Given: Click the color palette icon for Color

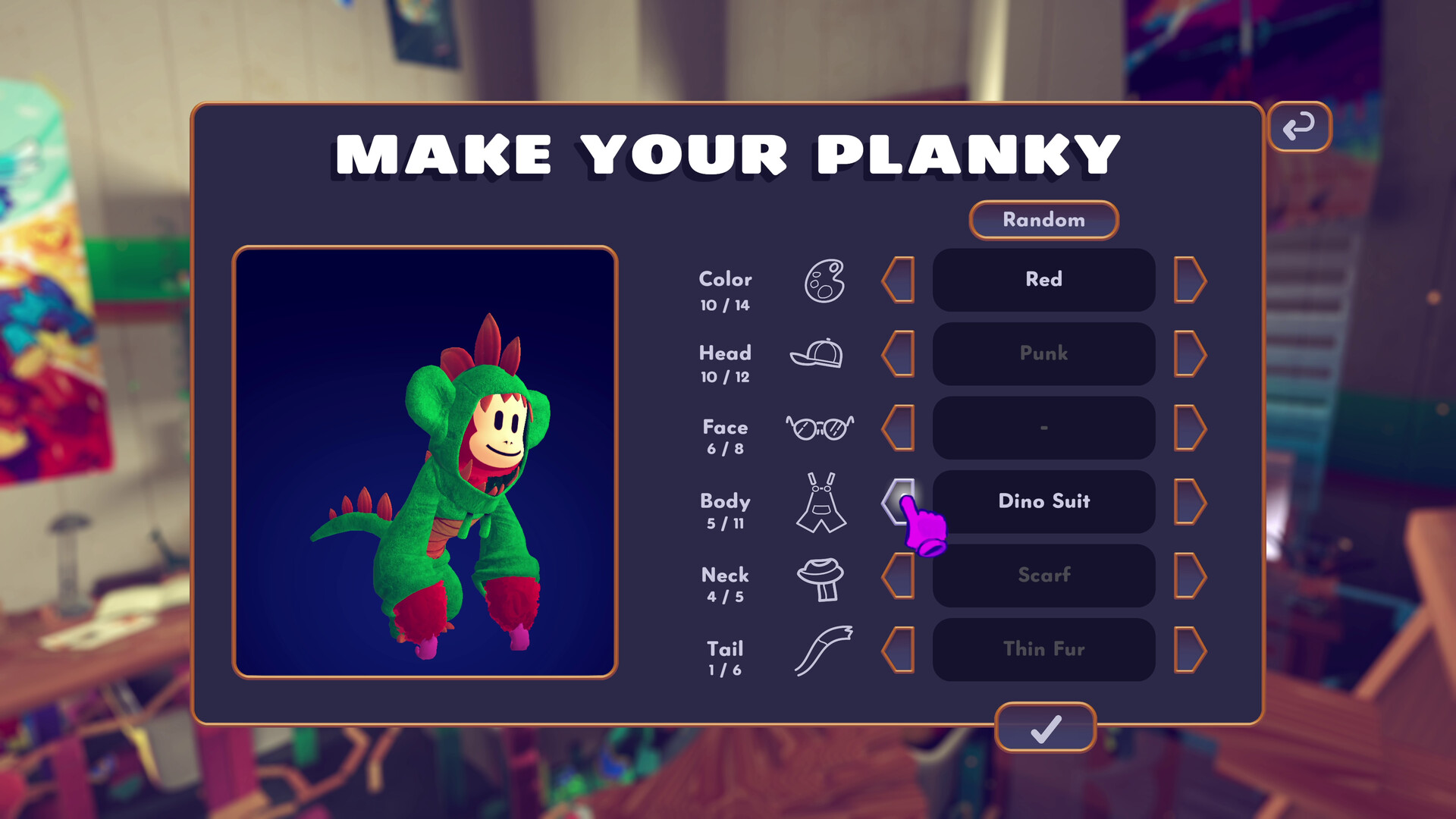Looking at the screenshot, I should (x=824, y=282).
